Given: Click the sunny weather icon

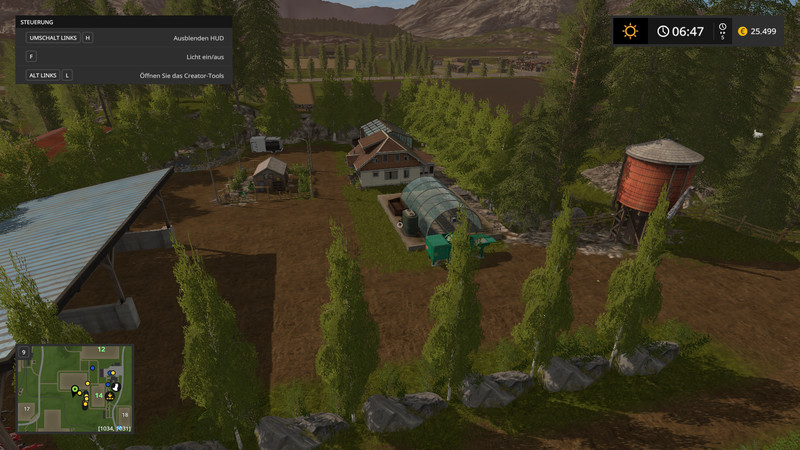Looking at the screenshot, I should [x=629, y=31].
